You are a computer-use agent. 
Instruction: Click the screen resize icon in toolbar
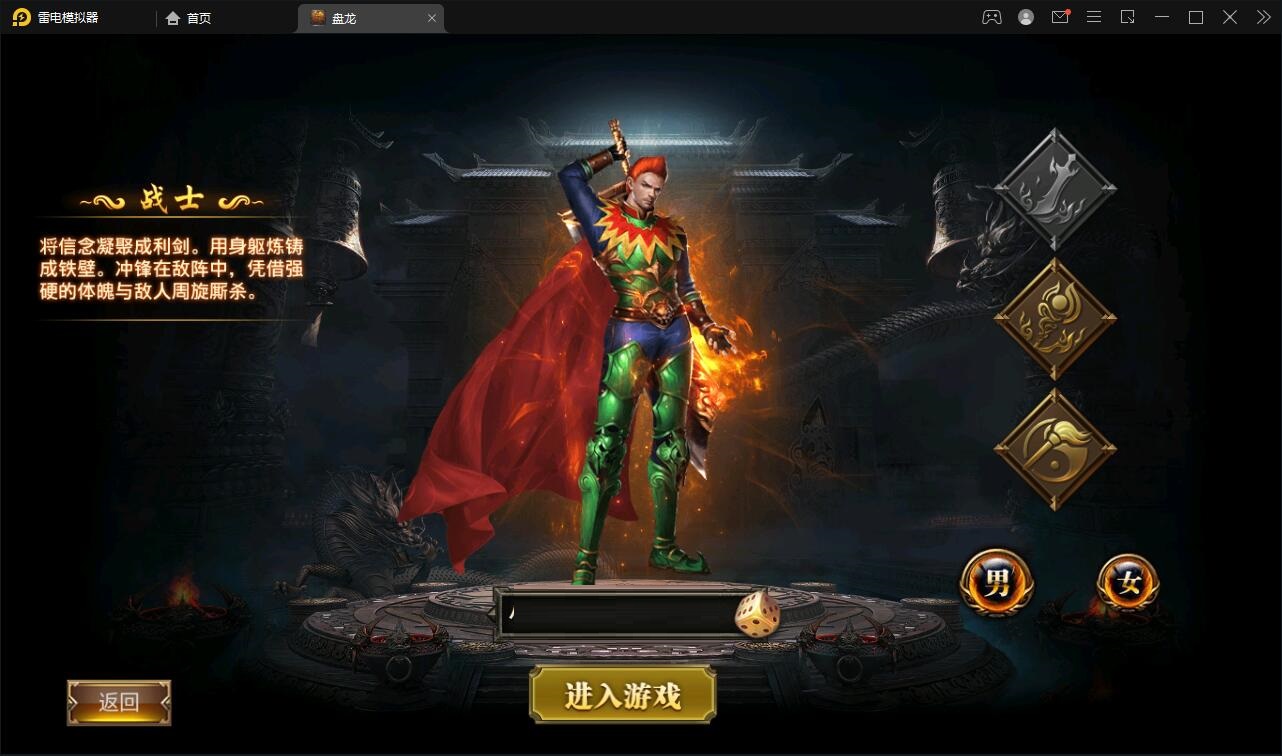tap(1128, 17)
